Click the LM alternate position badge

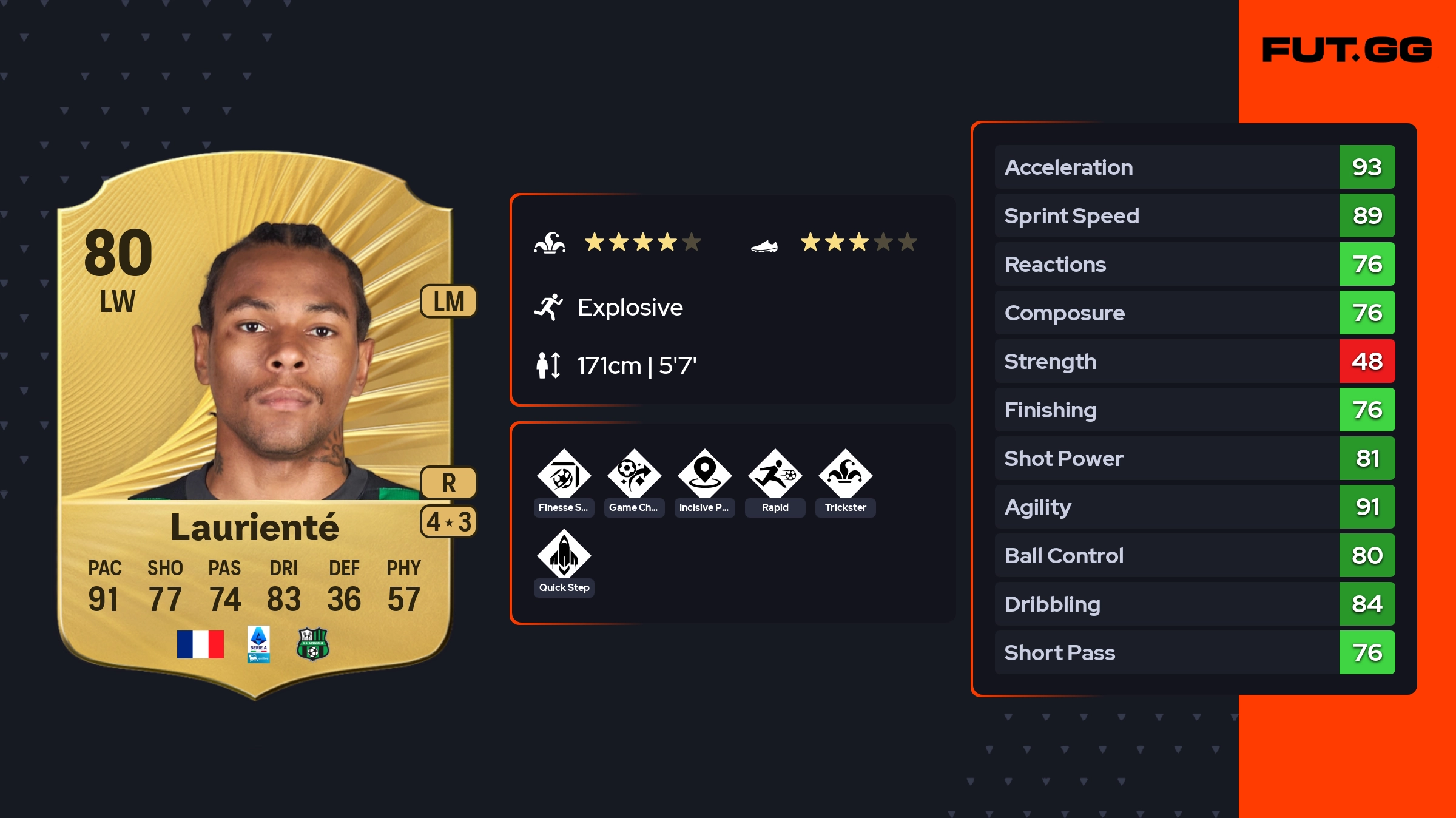pos(448,301)
